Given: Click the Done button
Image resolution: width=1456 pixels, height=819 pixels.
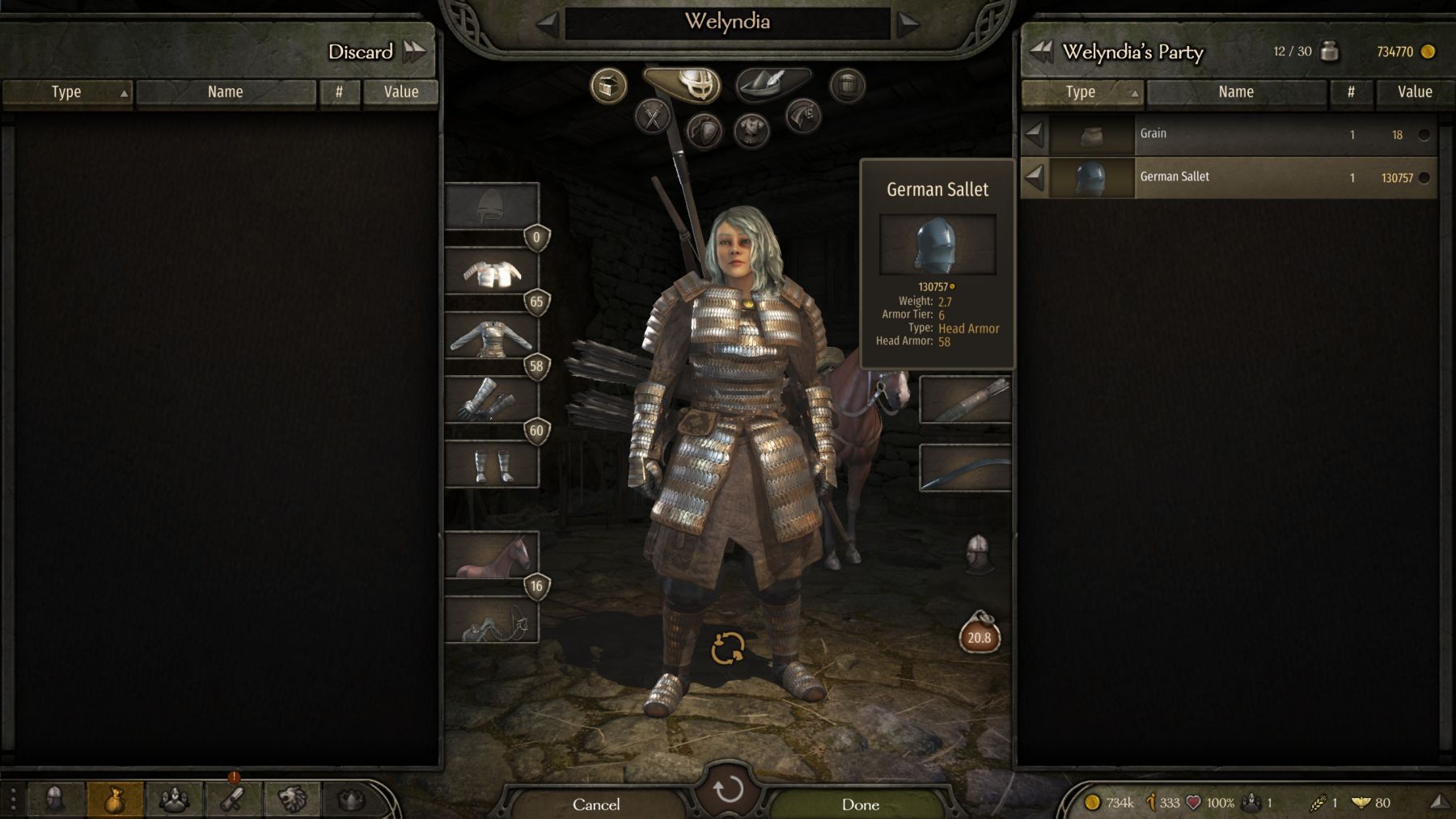Looking at the screenshot, I should (860, 804).
